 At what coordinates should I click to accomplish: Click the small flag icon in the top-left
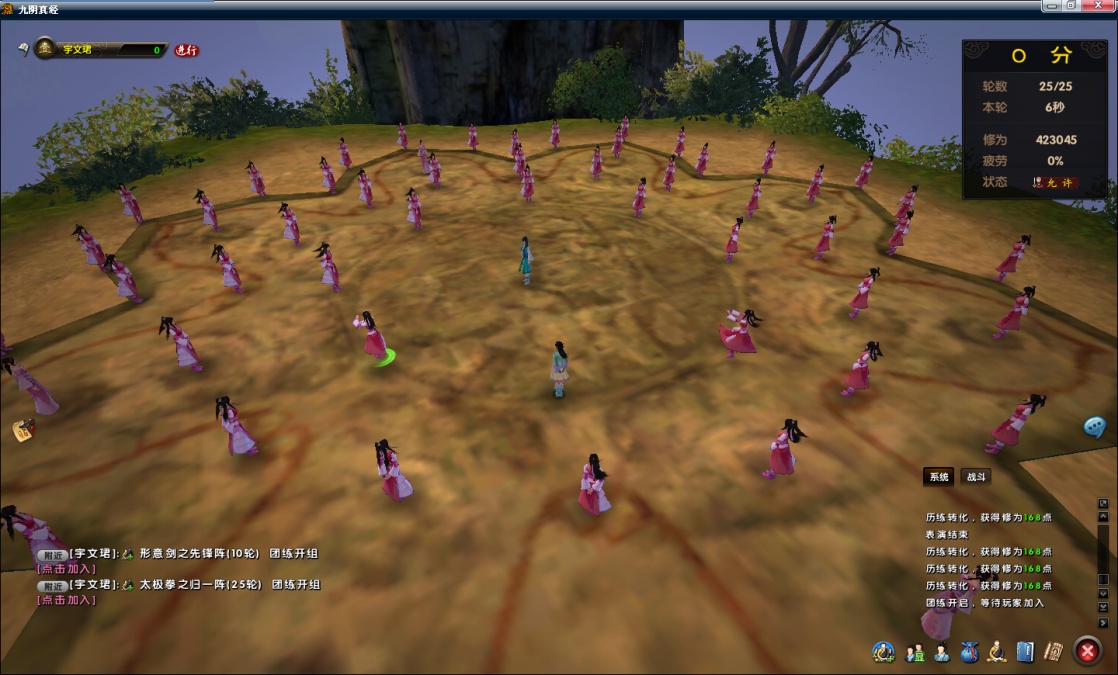23,47
